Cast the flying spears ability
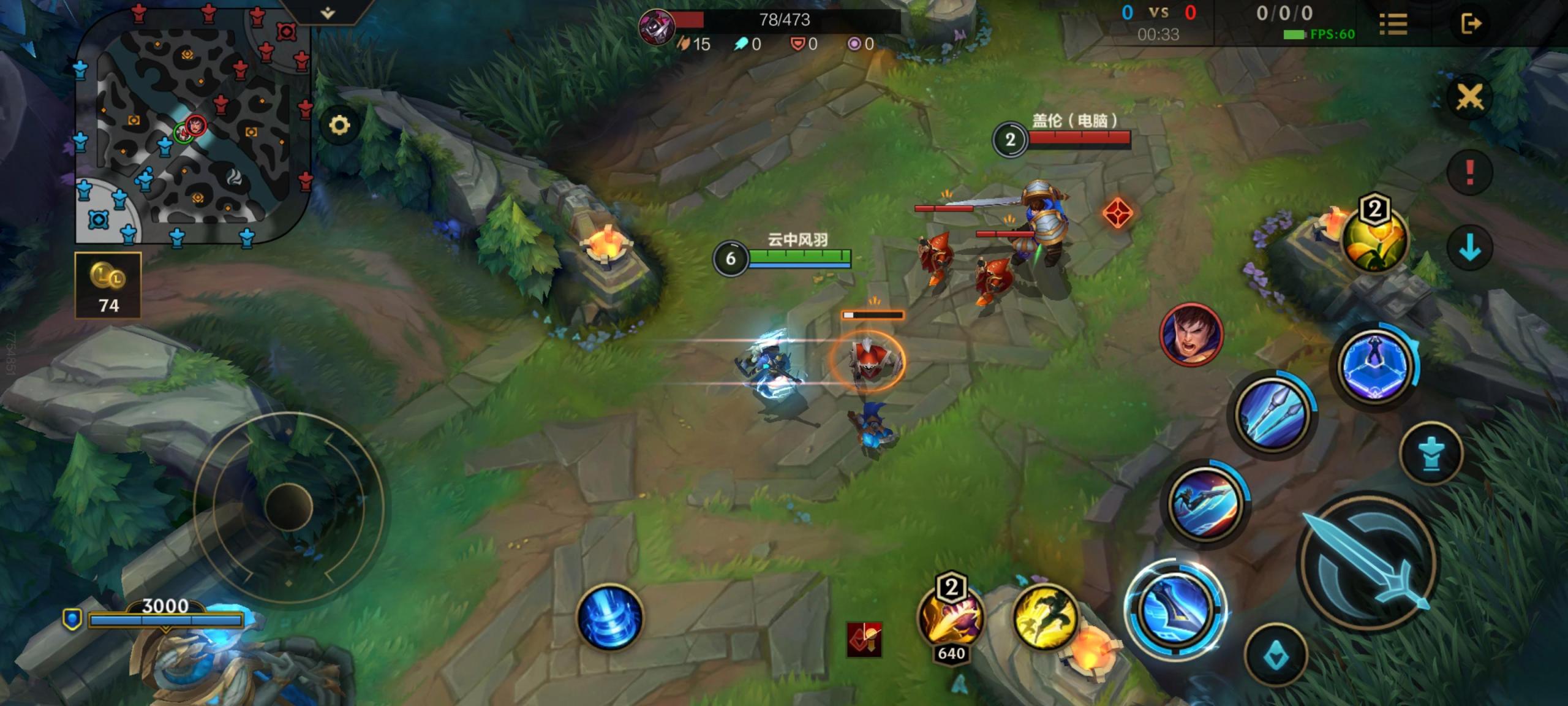1568x706 pixels. (x=1273, y=413)
